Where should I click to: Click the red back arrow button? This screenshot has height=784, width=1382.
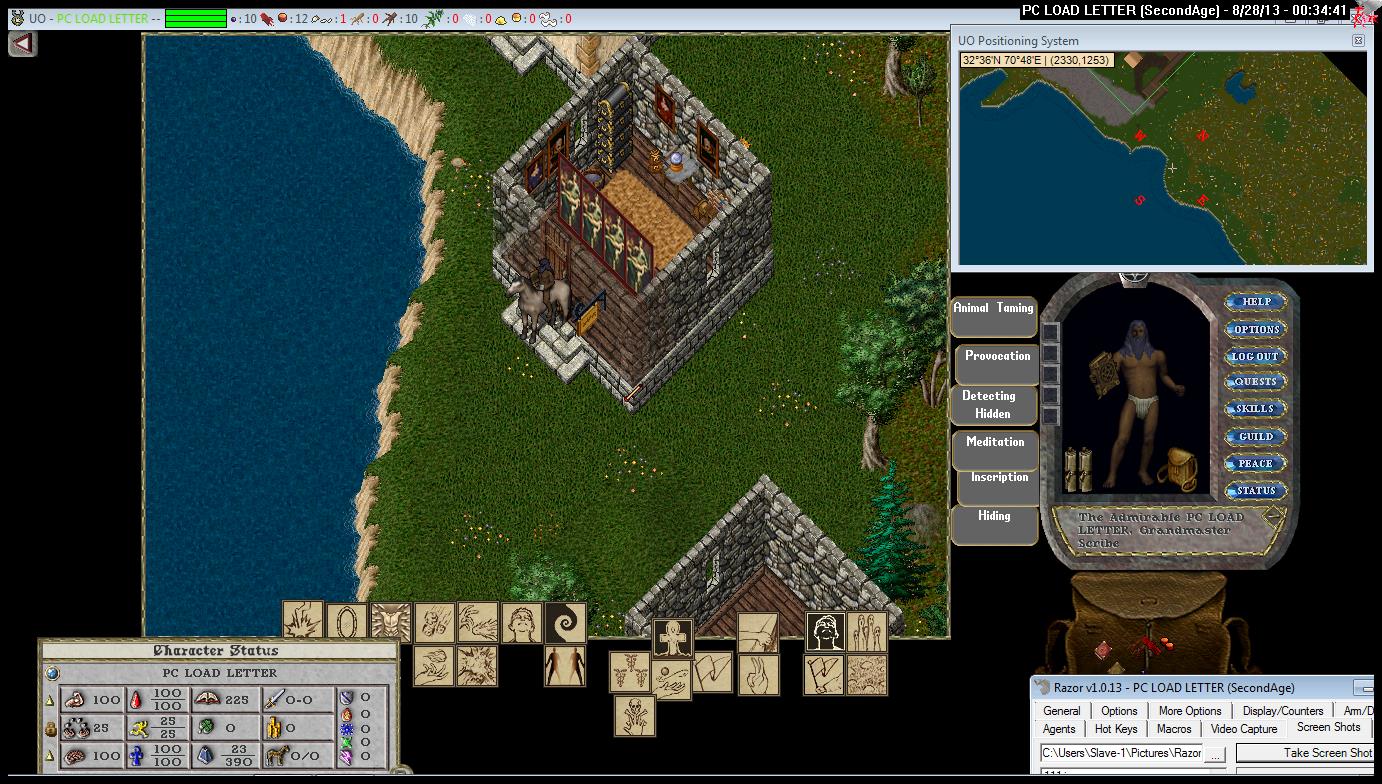[22, 44]
